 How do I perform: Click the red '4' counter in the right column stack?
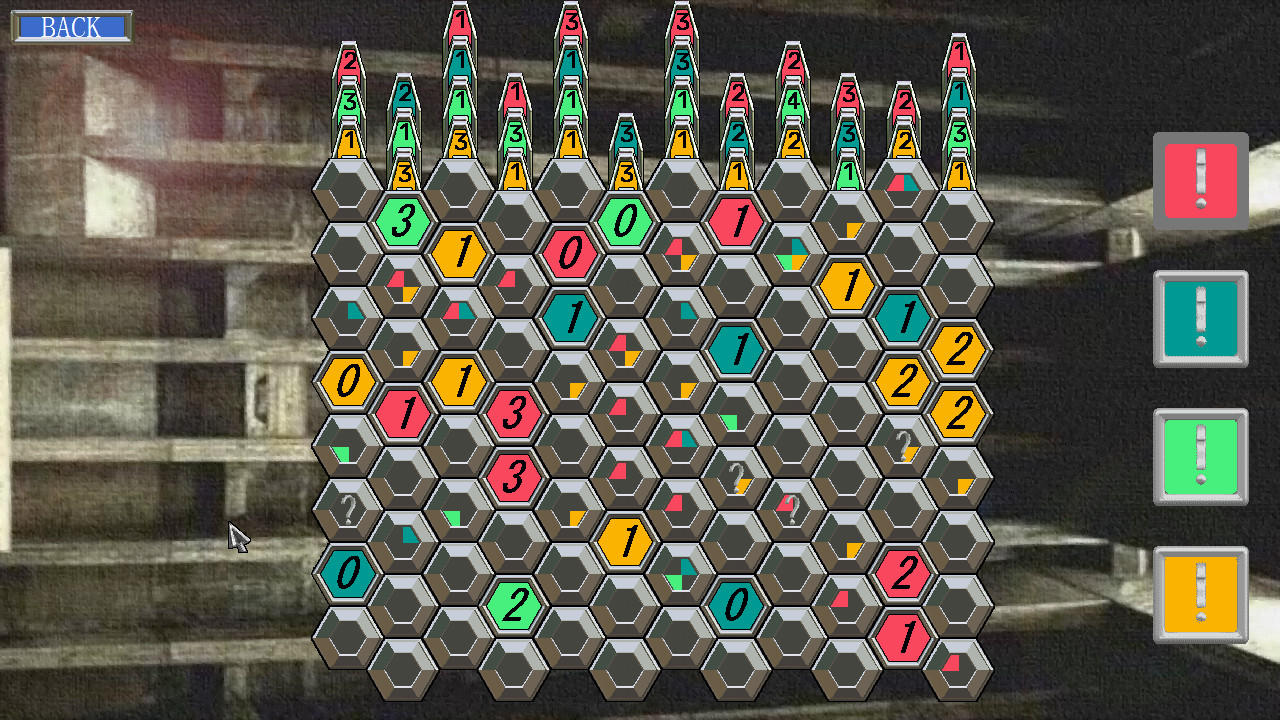pyautogui.click(x=793, y=99)
